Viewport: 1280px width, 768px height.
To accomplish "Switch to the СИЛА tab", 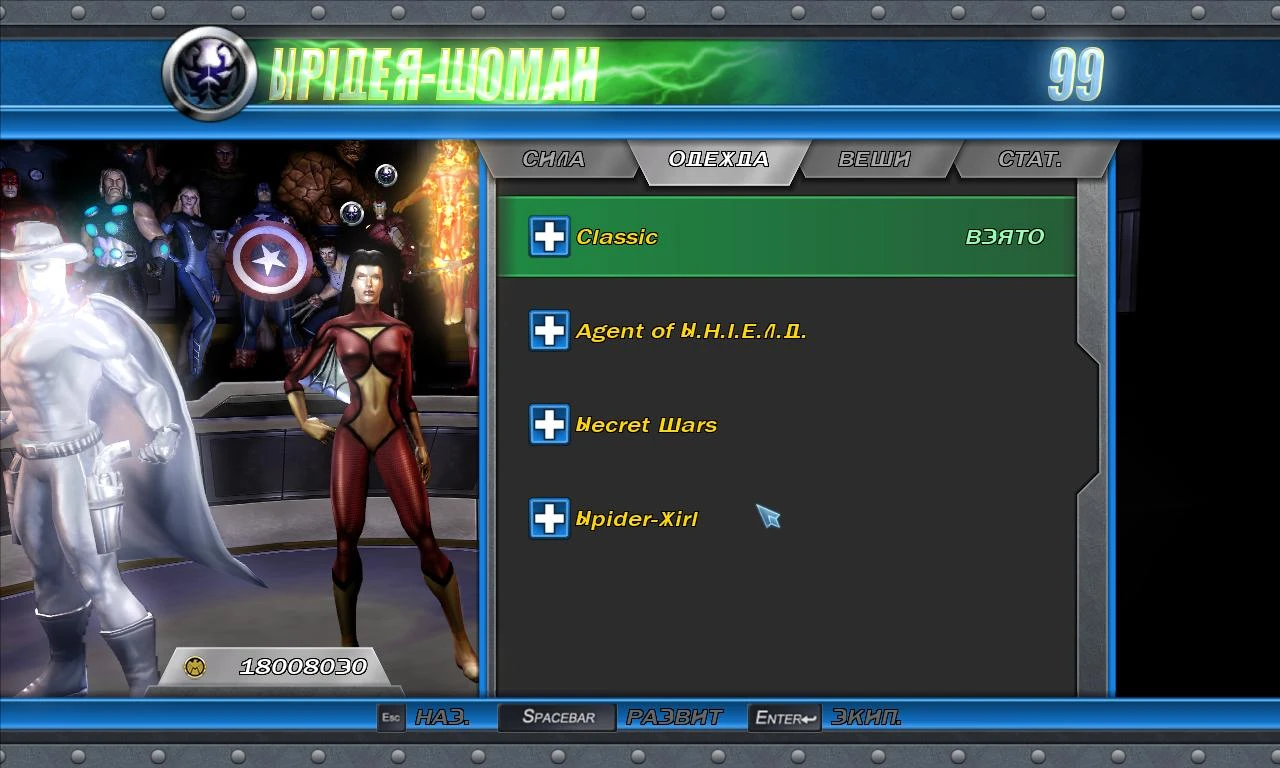I will (x=556, y=158).
